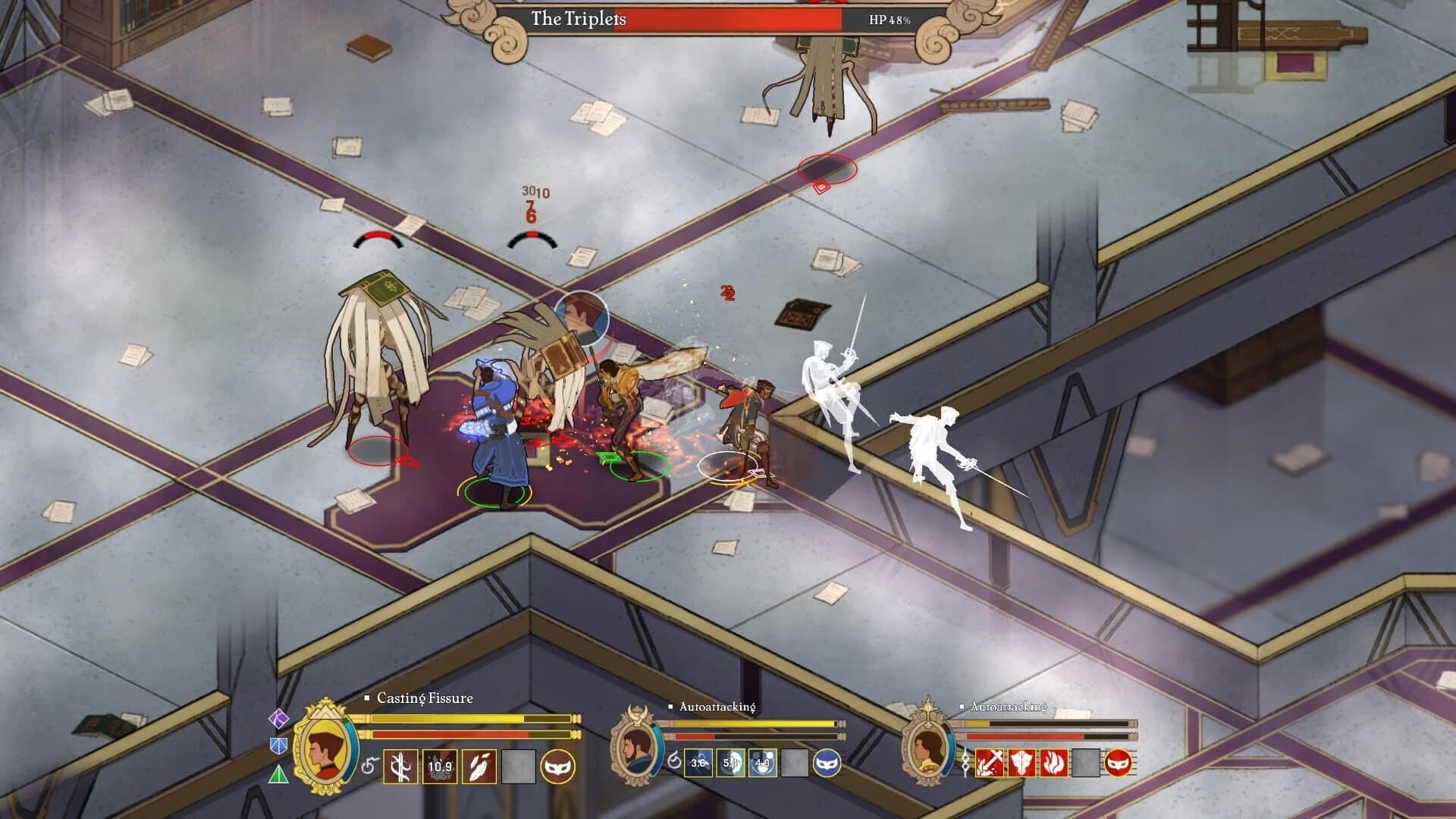Select the flame ability on the rightmost character's bar

click(1054, 763)
